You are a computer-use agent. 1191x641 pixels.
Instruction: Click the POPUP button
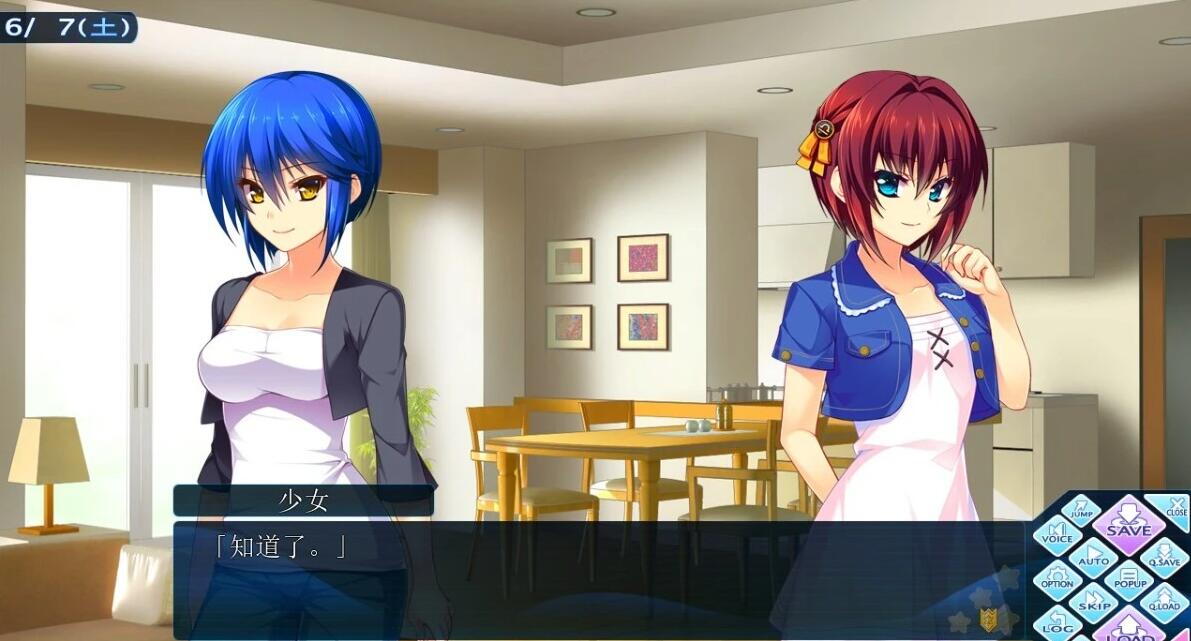pyautogui.click(x=1130, y=579)
